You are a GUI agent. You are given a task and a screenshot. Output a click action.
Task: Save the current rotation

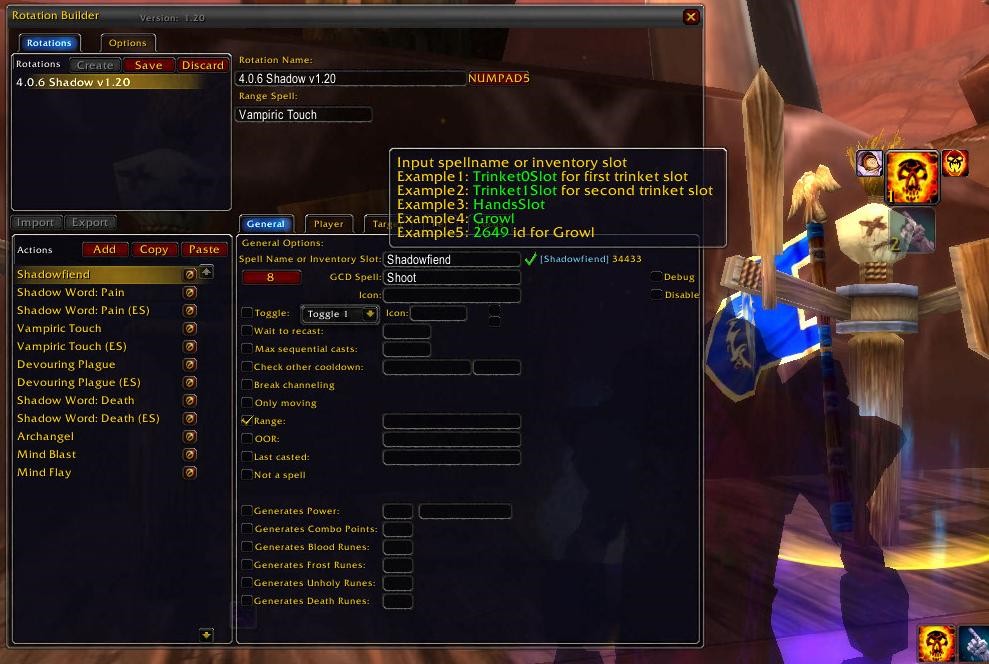(x=148, y=65)
